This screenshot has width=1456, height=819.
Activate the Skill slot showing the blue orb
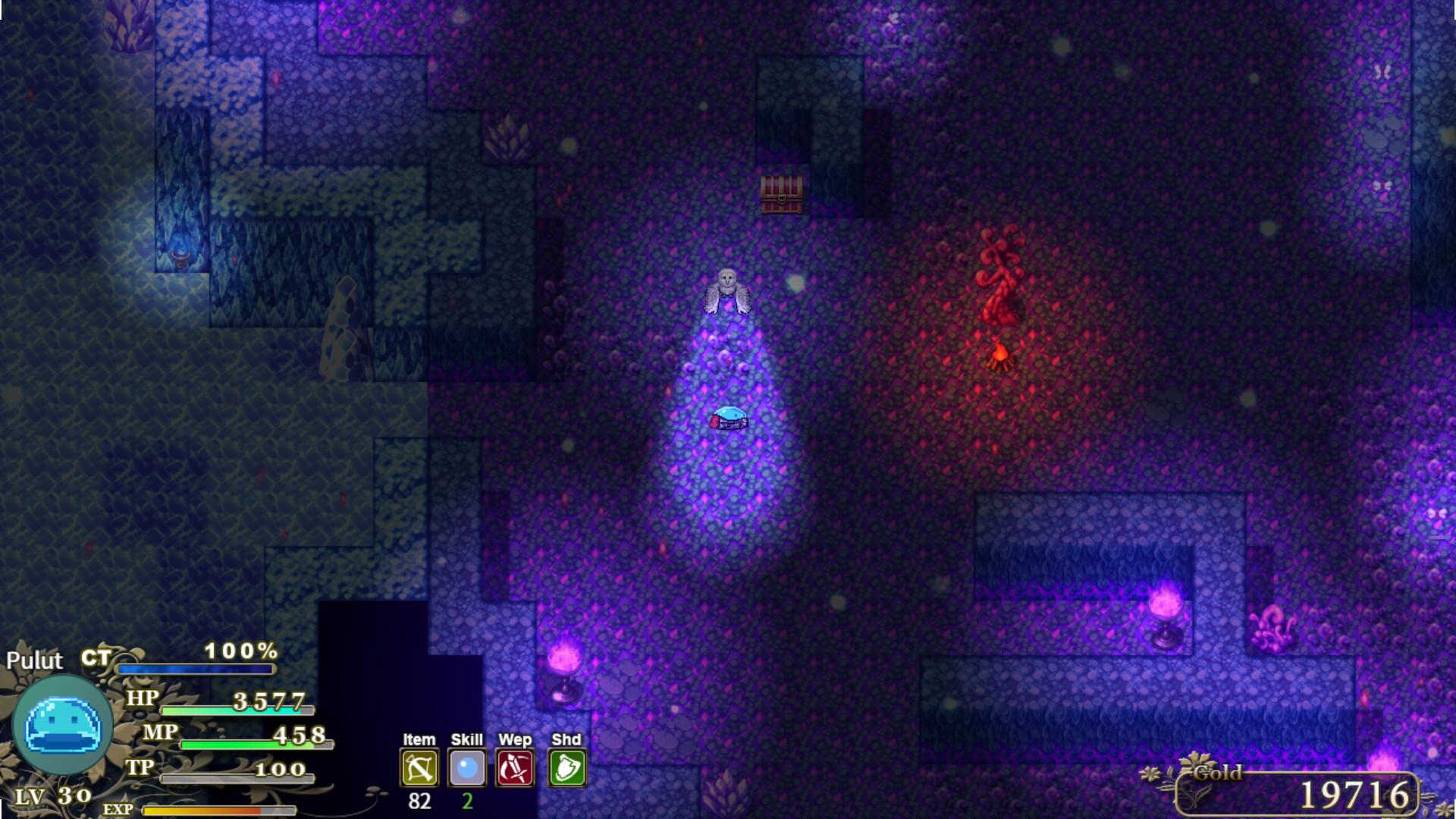[x=468, y=767]
